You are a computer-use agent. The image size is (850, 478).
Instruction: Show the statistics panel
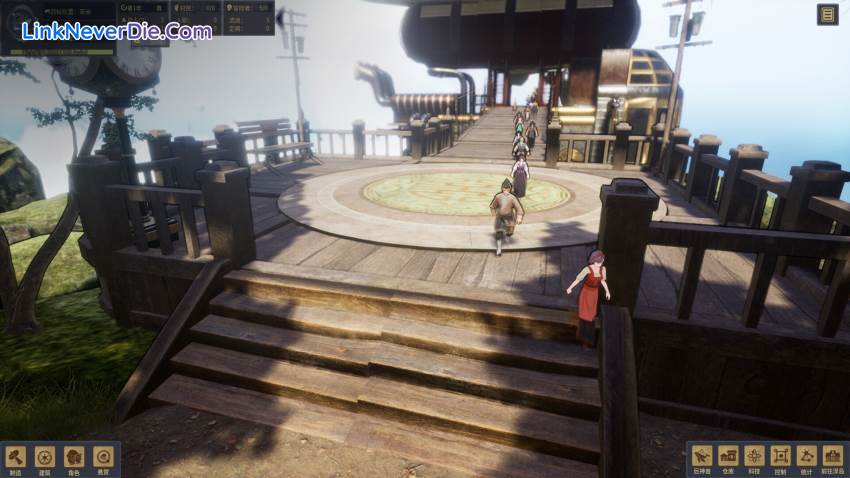(x=806, y=457)
